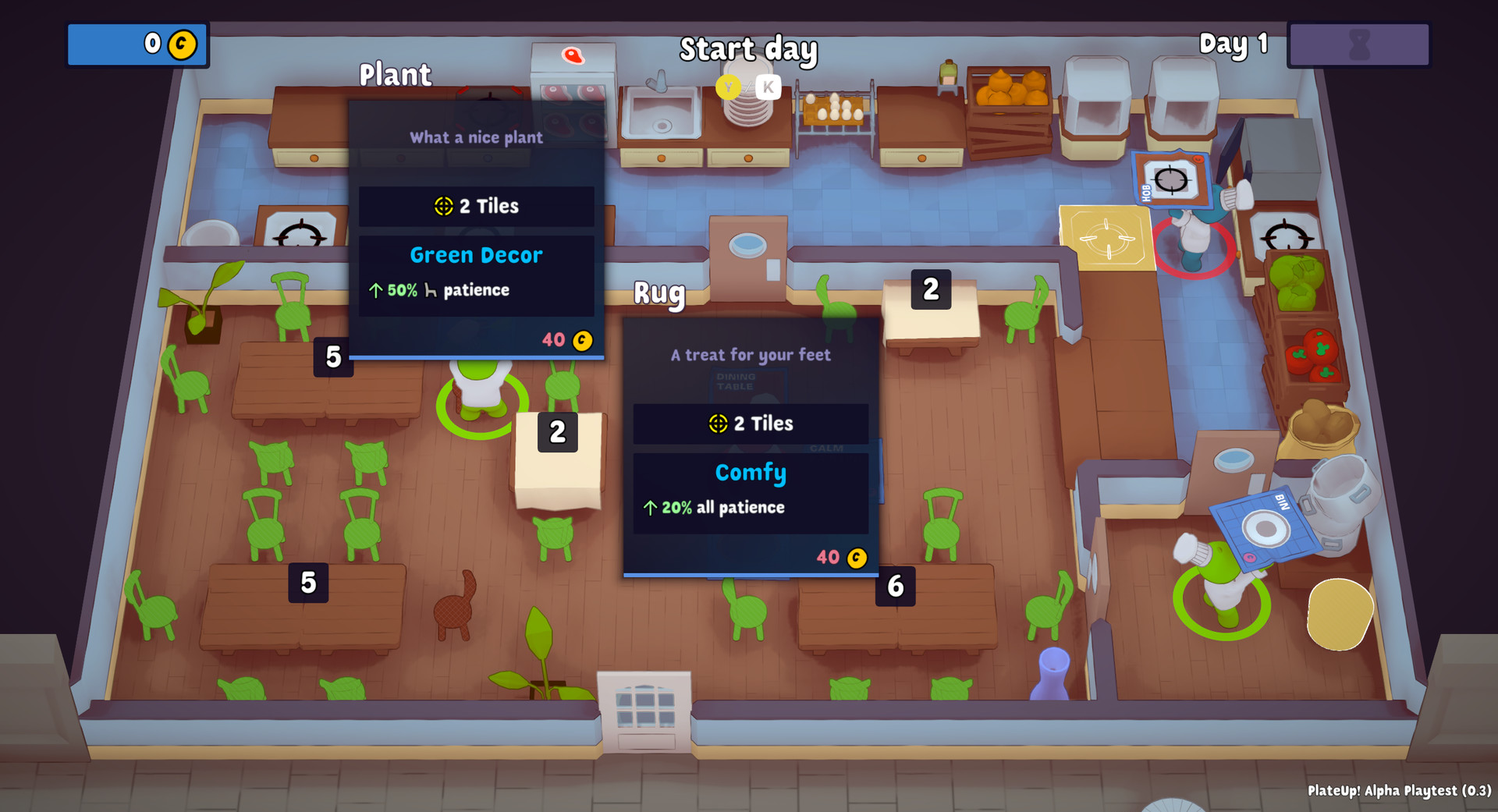
Task: Click the coin icon in the money counter
Action: [182, 44]
